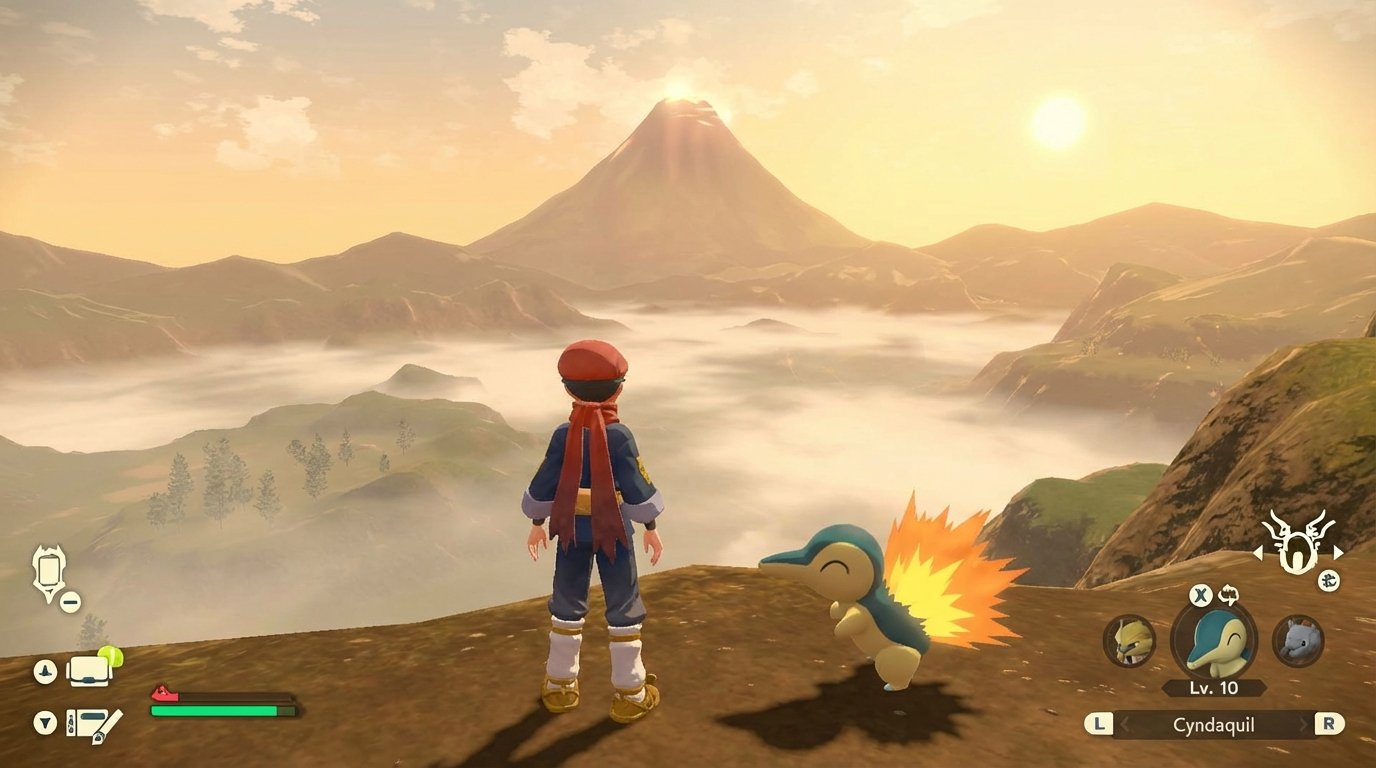Click the minus button on the Arc Phone
This screenshot has height=768, width=1376.
click(x=69, y=600)
